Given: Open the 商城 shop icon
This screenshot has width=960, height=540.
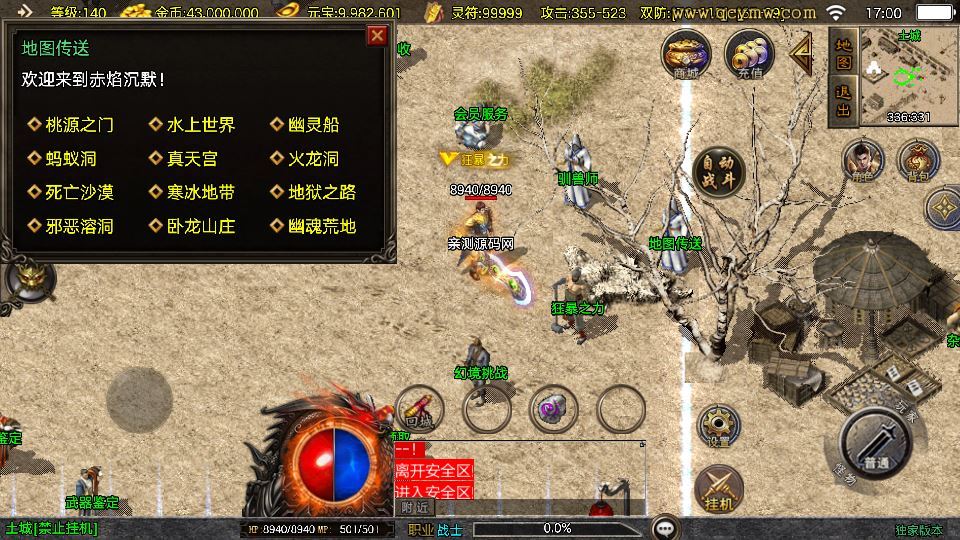Looking at the screenshot, I should [686, 53].
